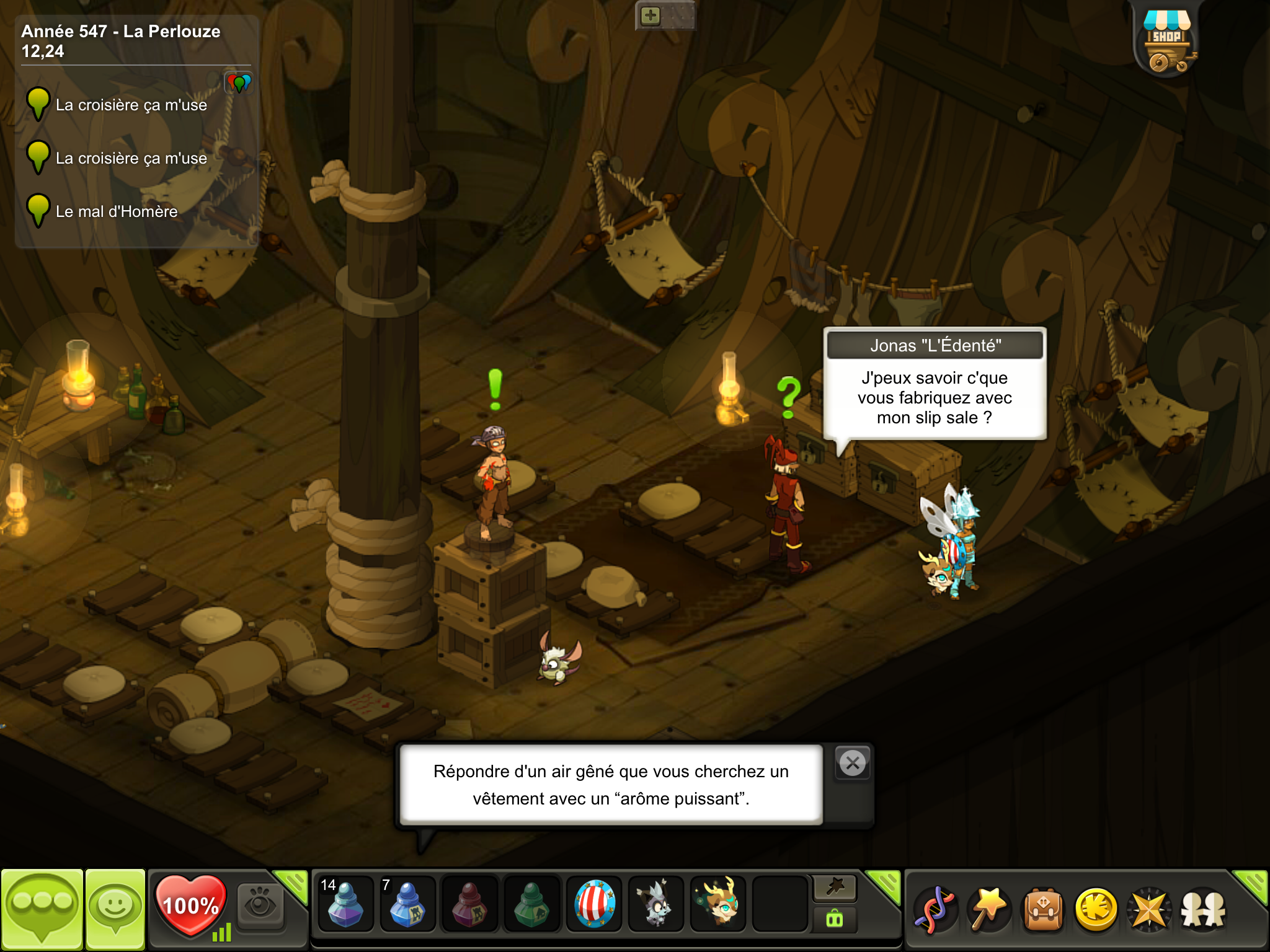The image size is (1270, 952).
Task: Select the "Le mal d'Homère" quest entry
Action: coord(117,211)
